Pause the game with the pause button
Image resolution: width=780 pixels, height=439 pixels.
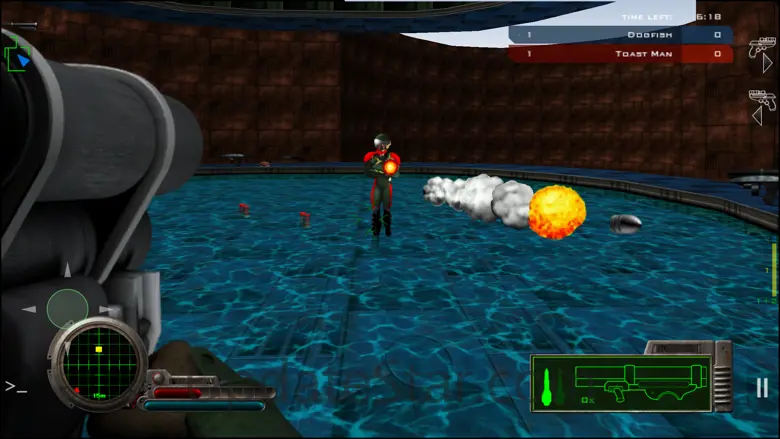[x=762, y=387]
